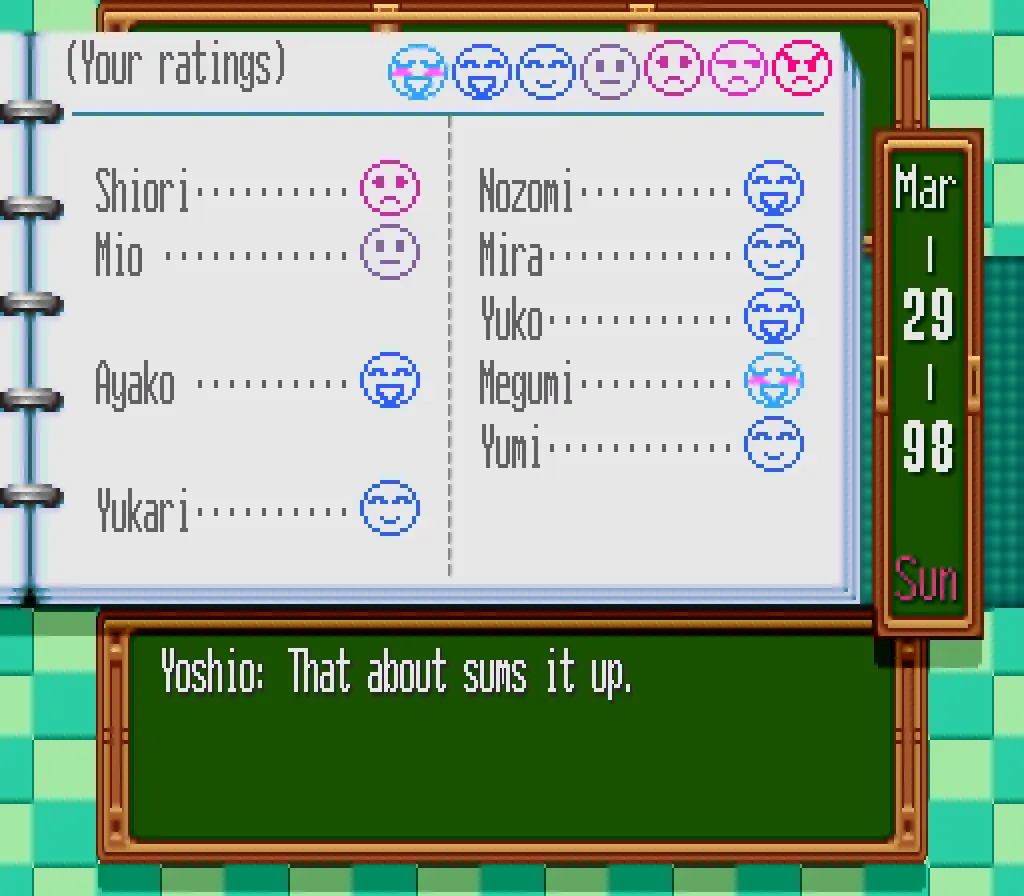Pick Mira from the ratings list

click(x=640, y=254)
